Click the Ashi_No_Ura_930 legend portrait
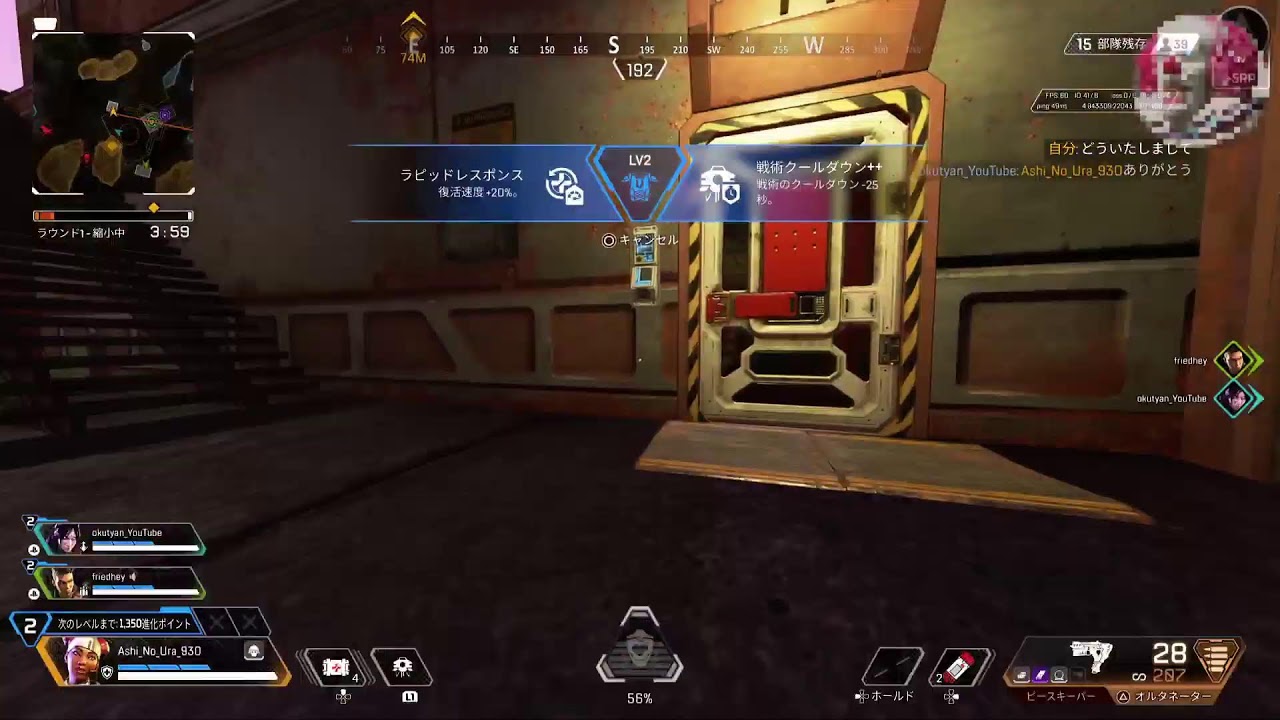Screen dimensions: 1280x720 point(78,661)
